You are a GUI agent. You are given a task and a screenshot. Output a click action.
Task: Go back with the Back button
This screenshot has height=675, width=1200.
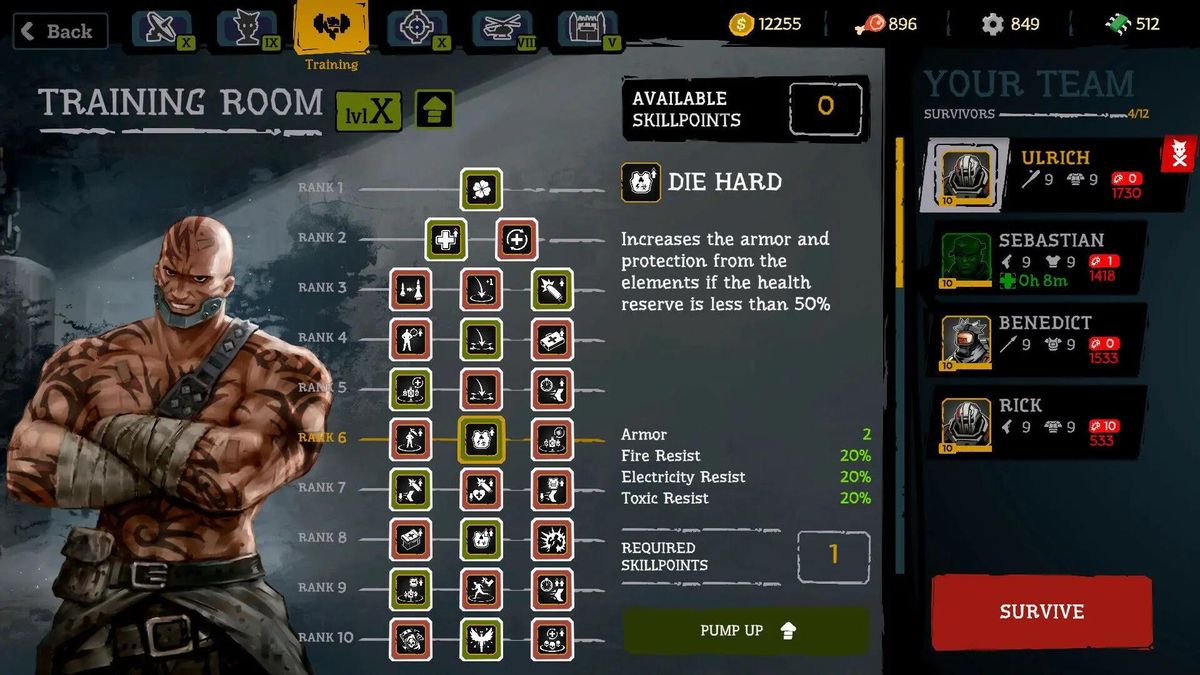[x=60, y=31]
